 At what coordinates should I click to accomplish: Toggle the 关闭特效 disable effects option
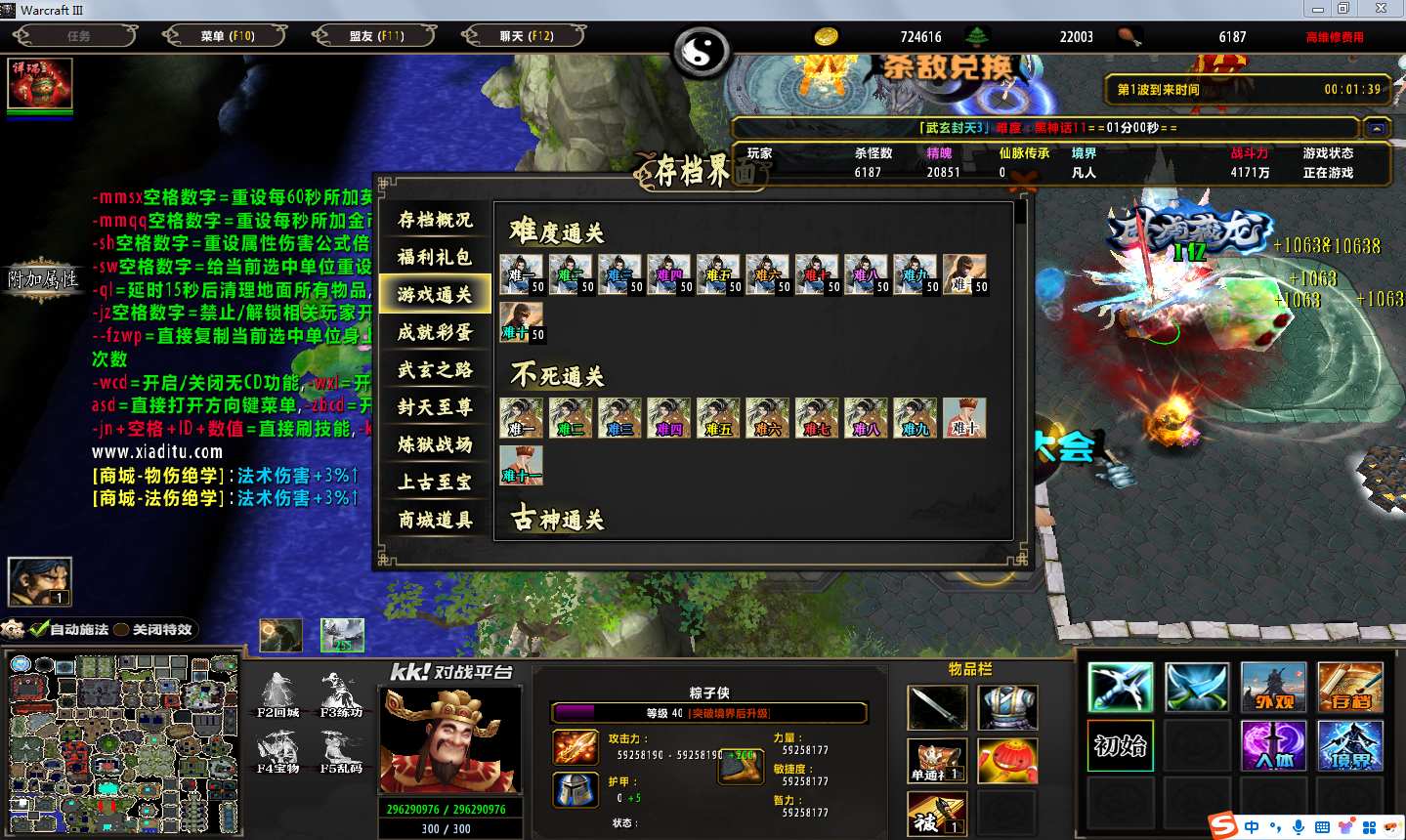(x=122, y=629)
